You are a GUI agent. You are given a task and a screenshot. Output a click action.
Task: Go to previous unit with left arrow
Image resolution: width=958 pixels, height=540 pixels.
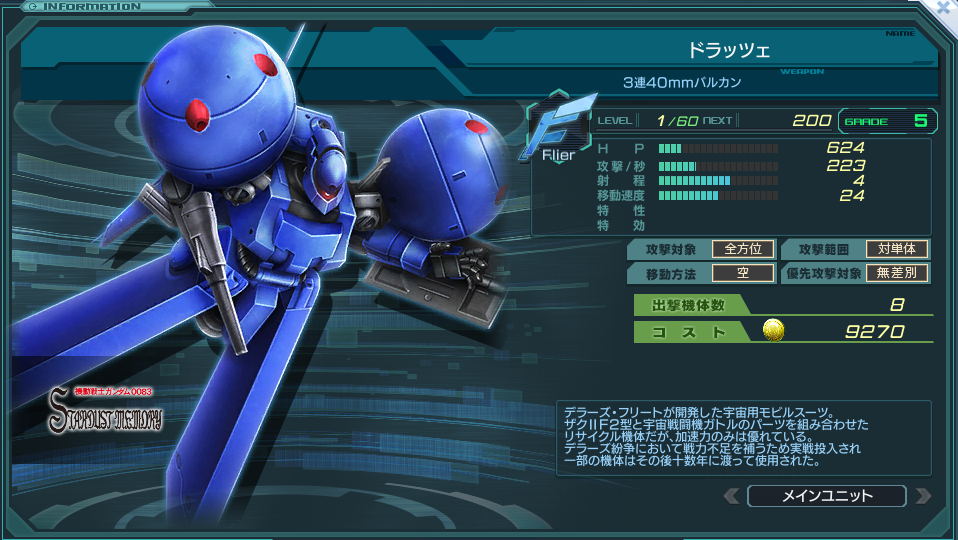point(732,496)
